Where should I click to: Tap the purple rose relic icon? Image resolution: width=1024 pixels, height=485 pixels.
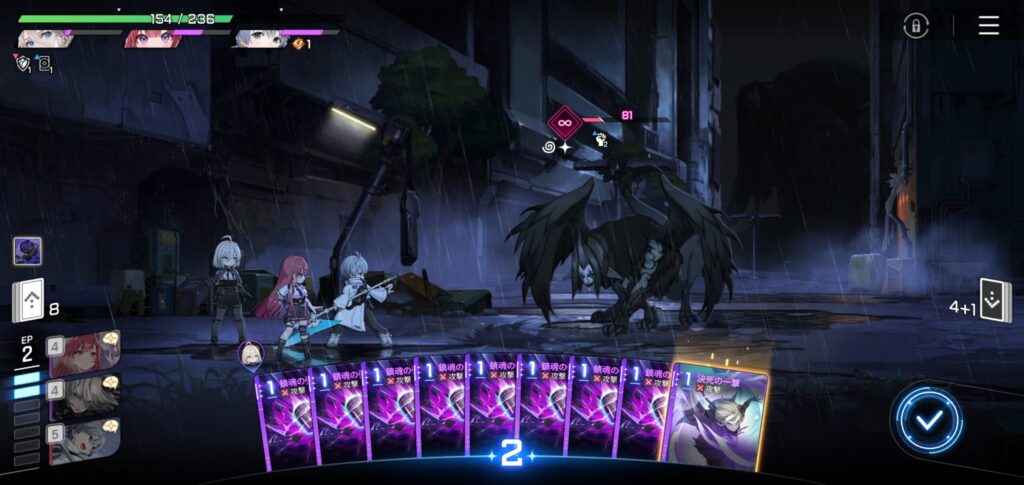27,251
